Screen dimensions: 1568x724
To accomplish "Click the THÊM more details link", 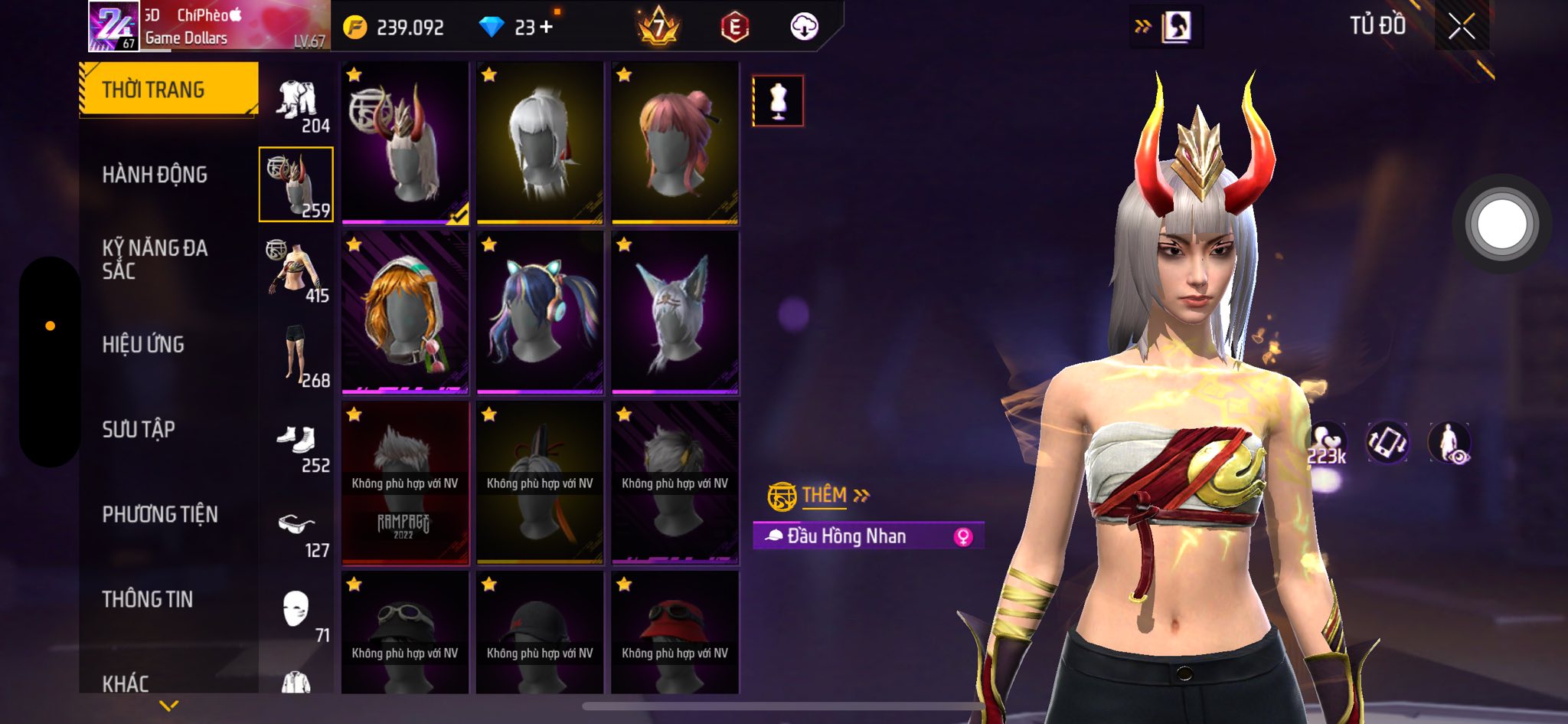I will click(824, 496).
